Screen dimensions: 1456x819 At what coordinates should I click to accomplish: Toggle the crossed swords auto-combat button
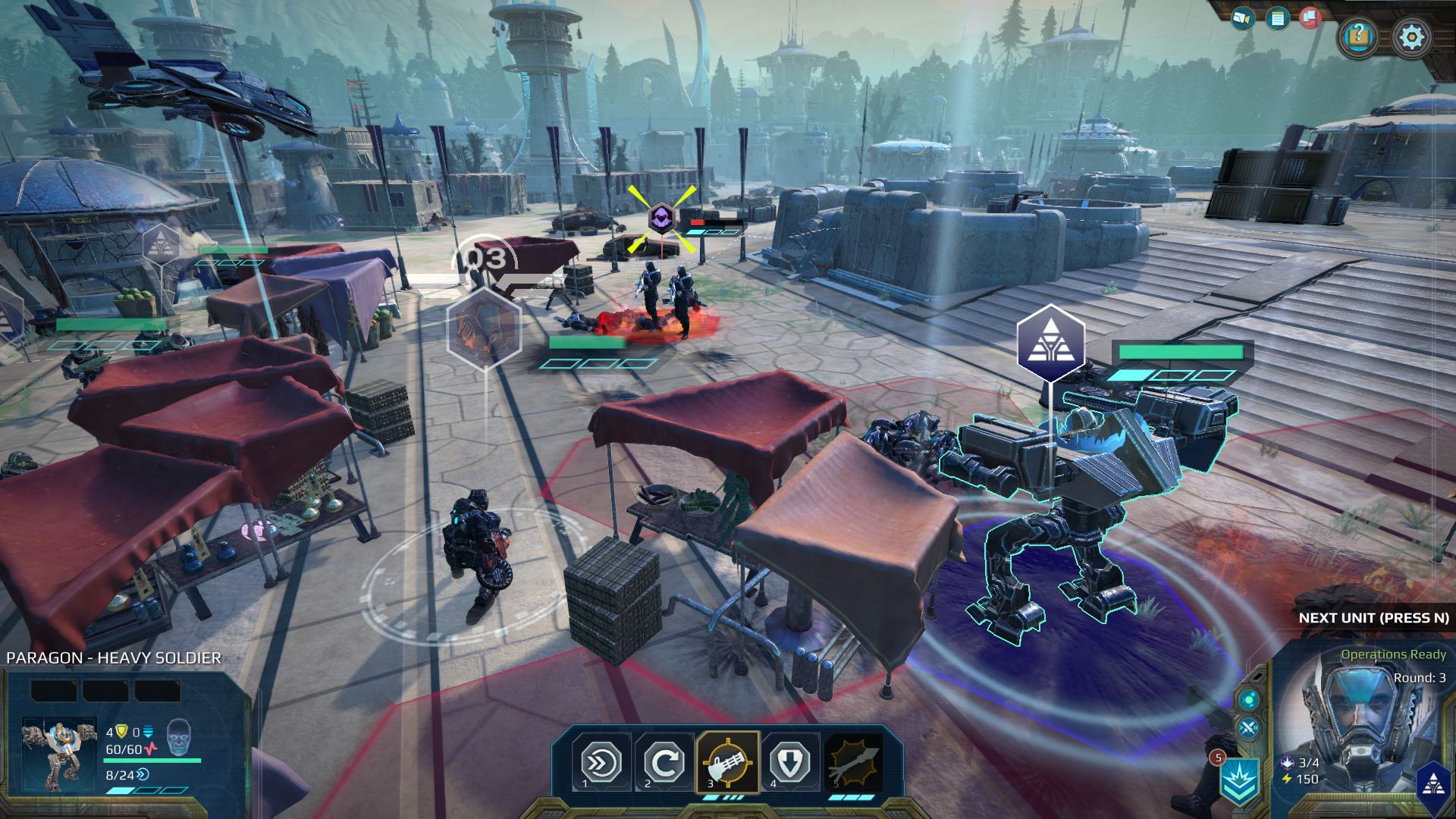pos(1248,730)
